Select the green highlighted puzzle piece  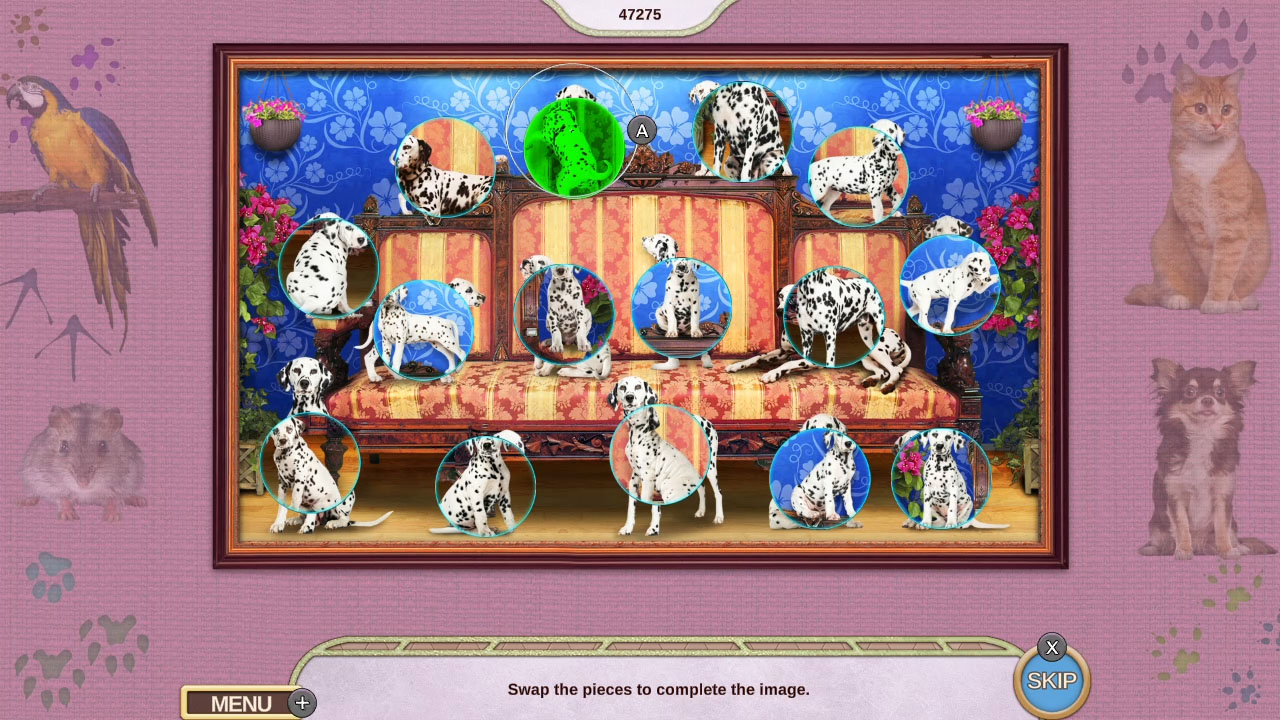[x=572, y=145]
